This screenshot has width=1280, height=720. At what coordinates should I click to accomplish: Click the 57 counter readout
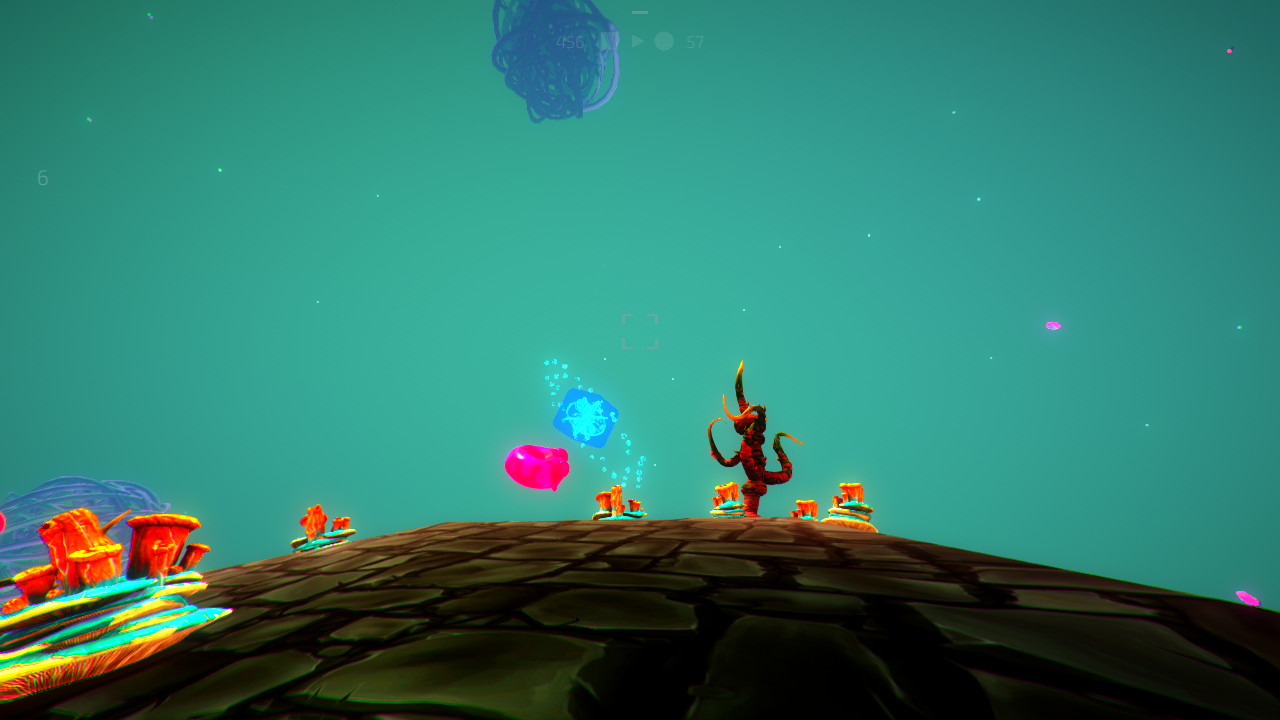pos(694,42)
